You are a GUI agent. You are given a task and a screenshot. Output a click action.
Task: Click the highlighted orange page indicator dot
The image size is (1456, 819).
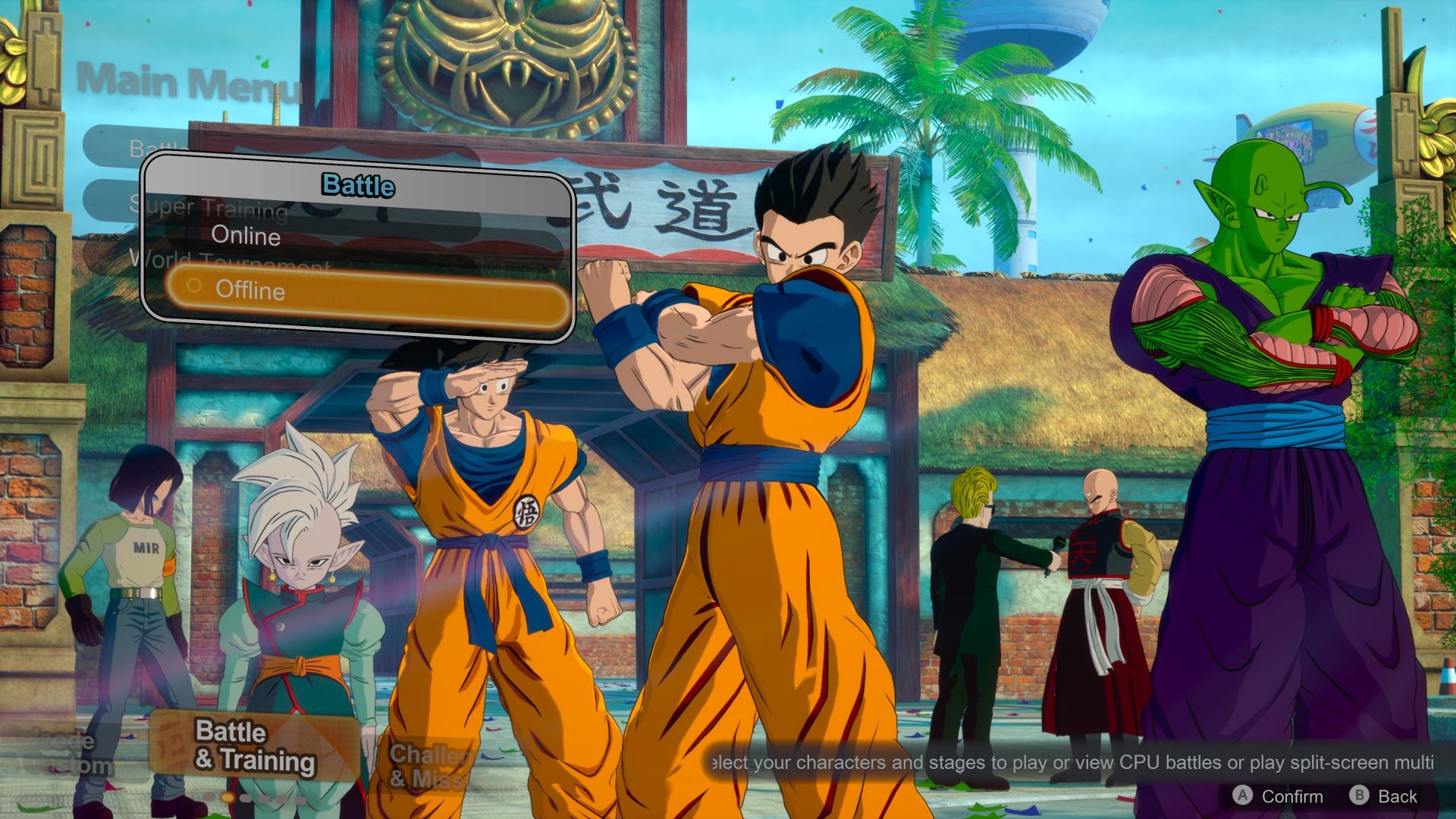tap(227, 798)
